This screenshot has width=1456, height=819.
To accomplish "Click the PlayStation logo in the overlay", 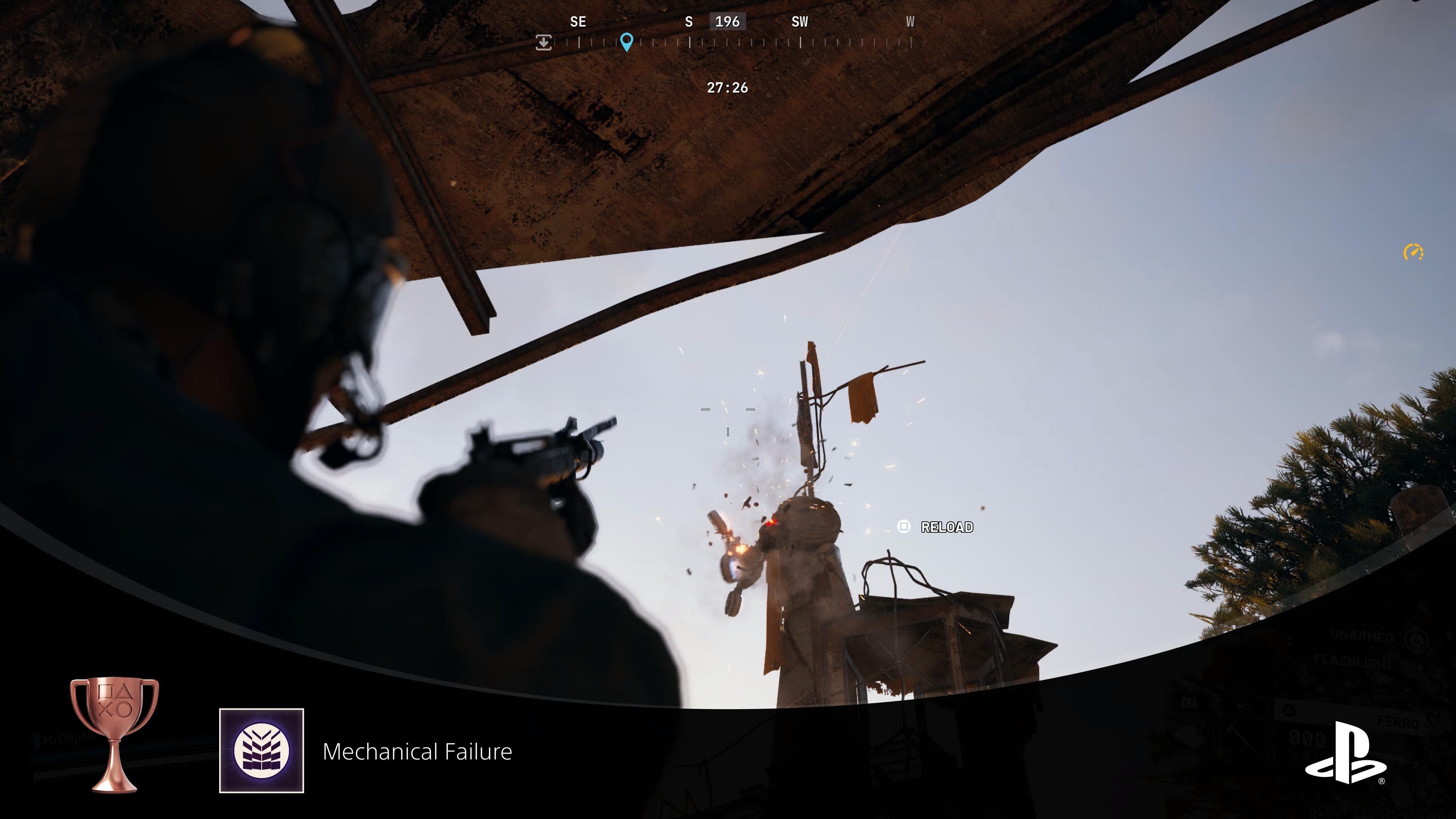I will pyautogui.click(x=1345, y=753).
